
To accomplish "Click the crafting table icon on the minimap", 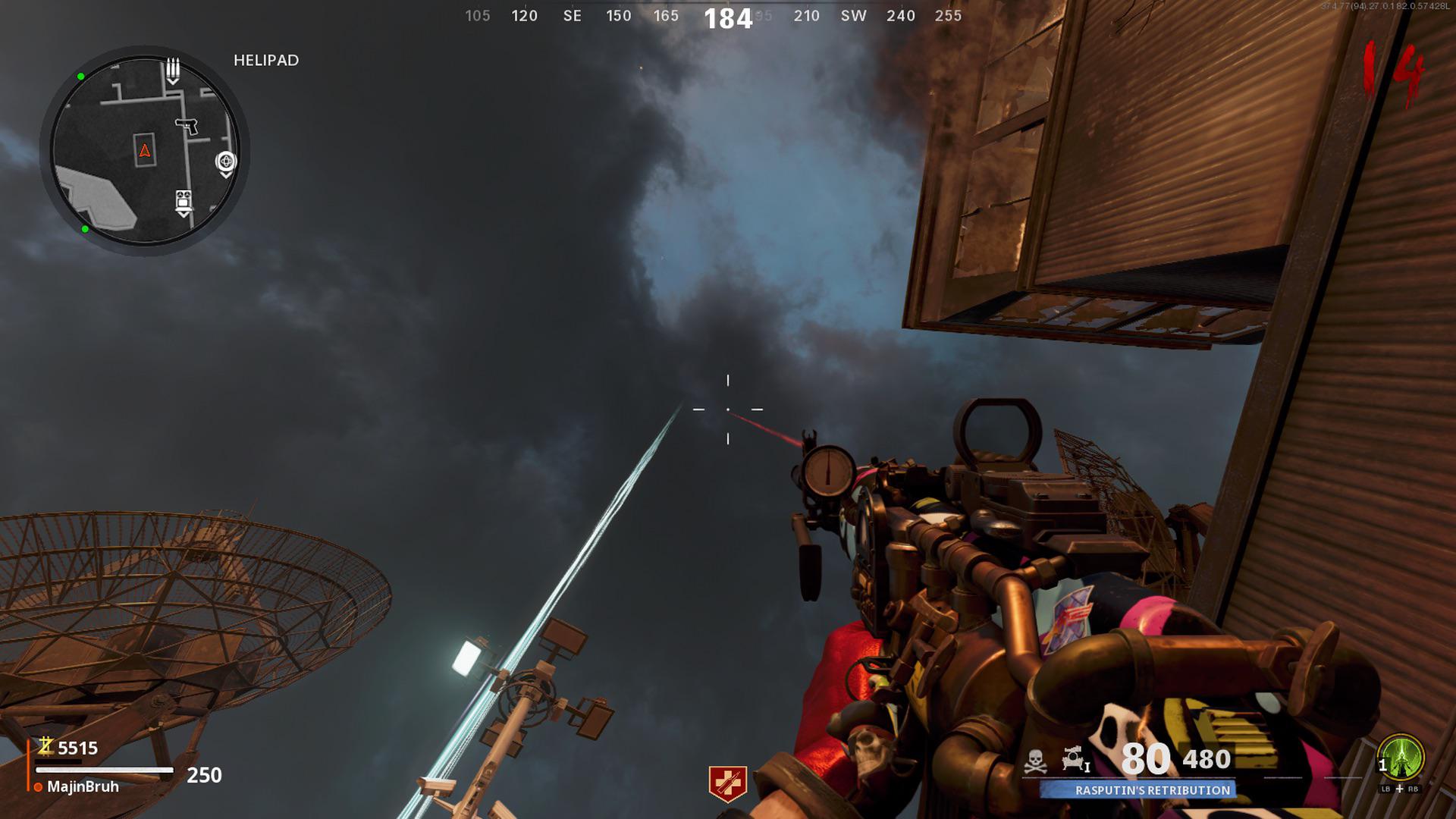I will pos(183,199).
